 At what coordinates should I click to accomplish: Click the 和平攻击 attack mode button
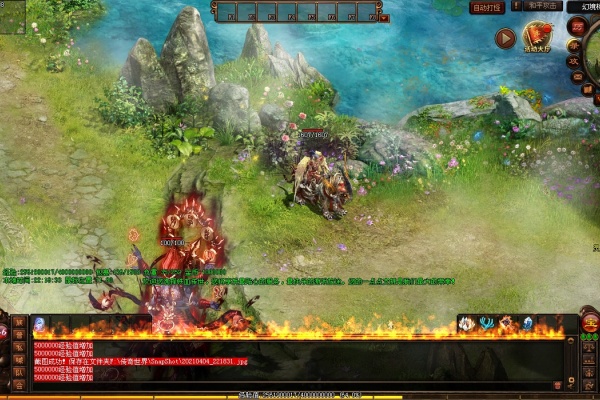pyautogui.click(x=540, y=6)
